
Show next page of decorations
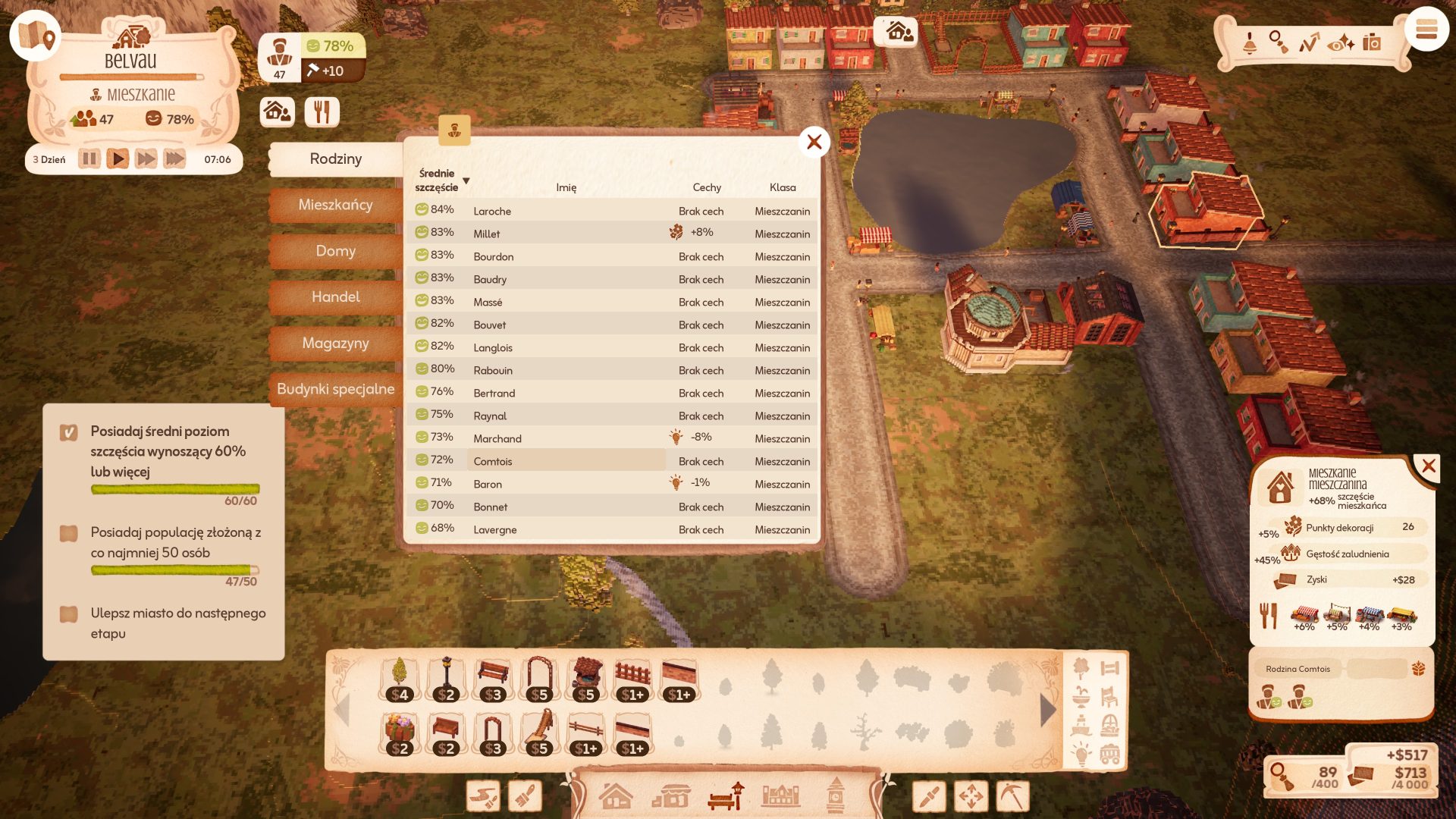tap(1048, 711)
